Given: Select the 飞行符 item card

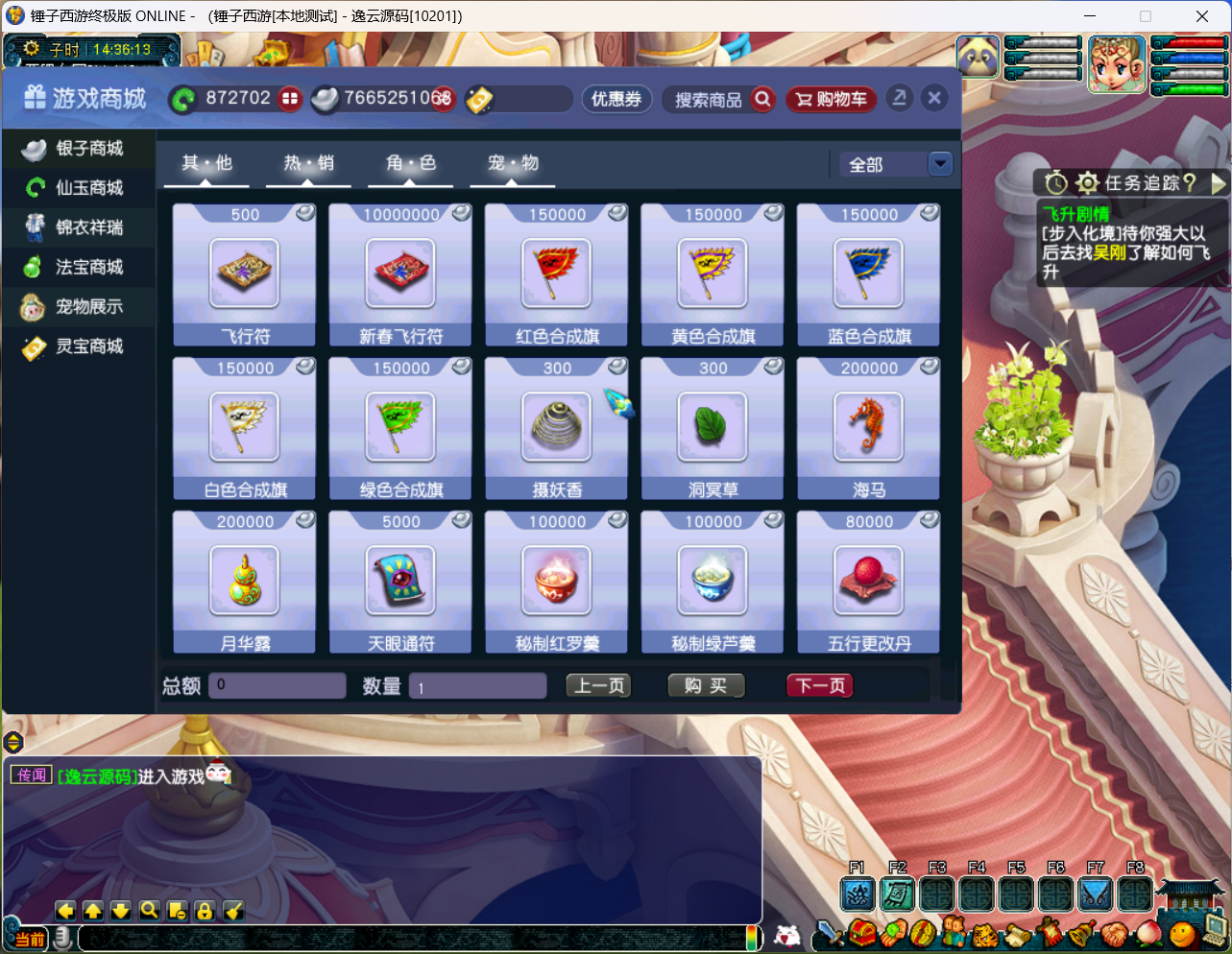Looking at the screenshot, I should coord(245,274).
